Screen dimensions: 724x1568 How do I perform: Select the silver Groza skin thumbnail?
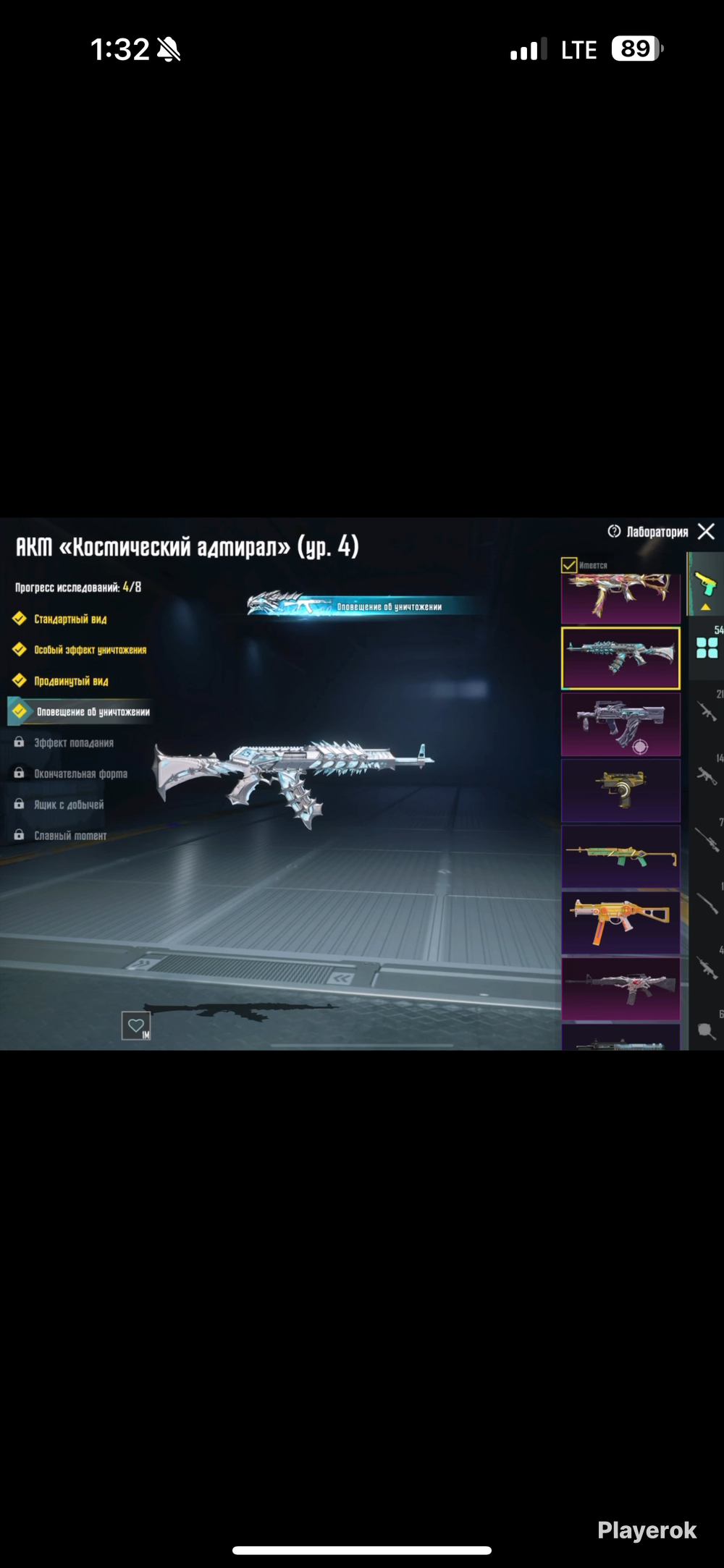coord(620,725)
